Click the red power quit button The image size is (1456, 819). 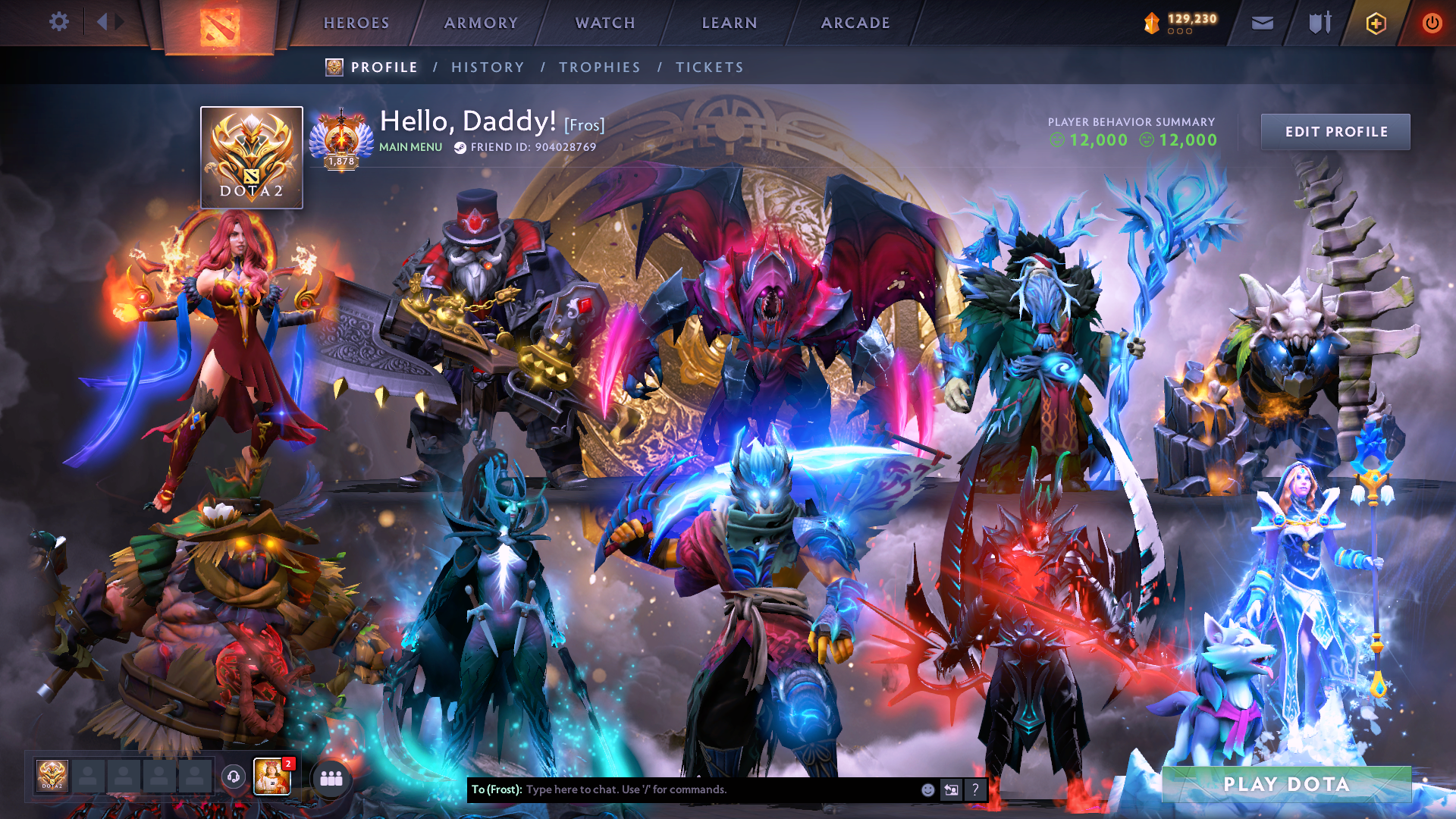1432,24
